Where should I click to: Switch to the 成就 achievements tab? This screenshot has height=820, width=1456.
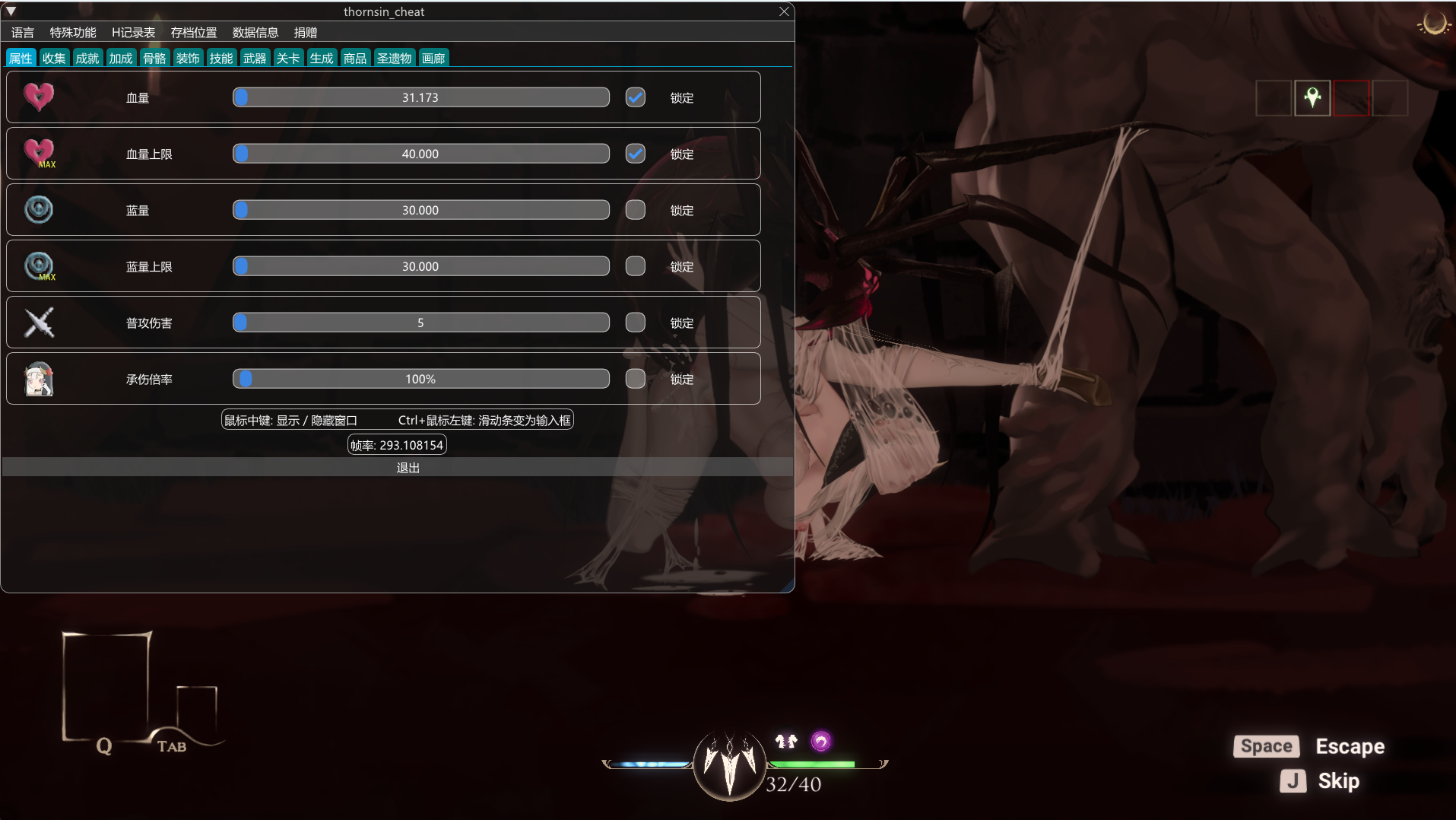pyautogui.click(x=87, y=59)
